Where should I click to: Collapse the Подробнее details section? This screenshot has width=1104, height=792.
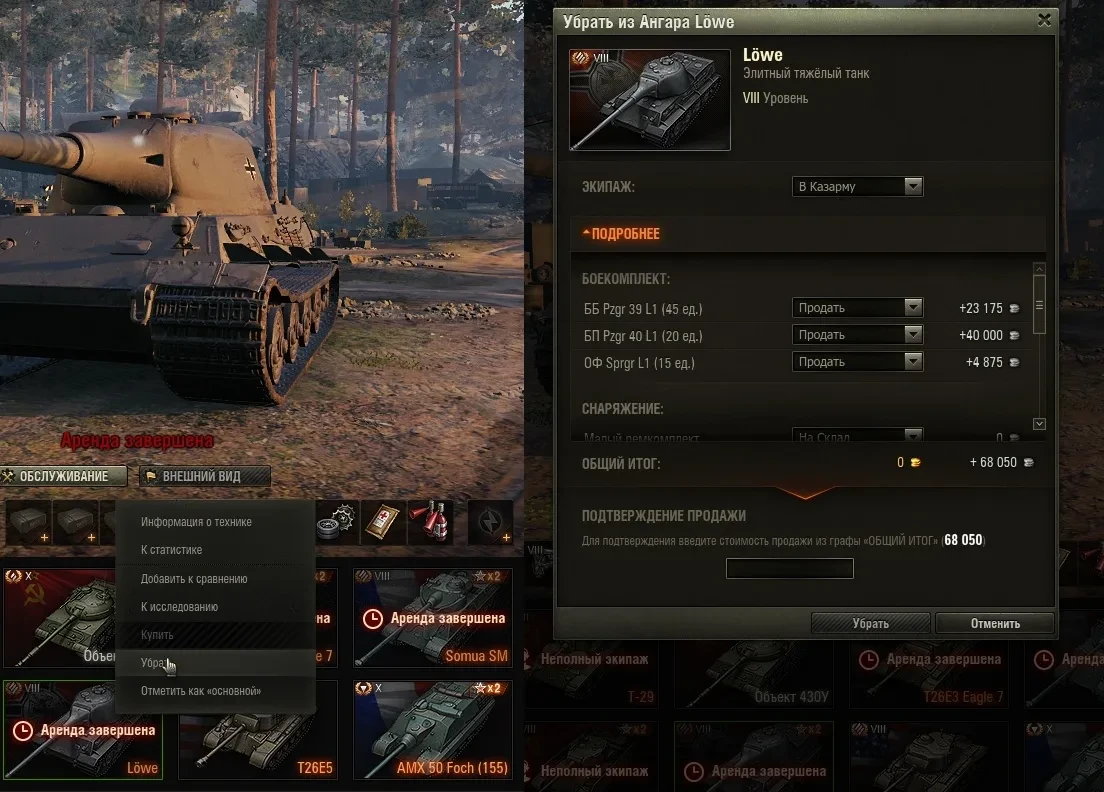point(622,234)
